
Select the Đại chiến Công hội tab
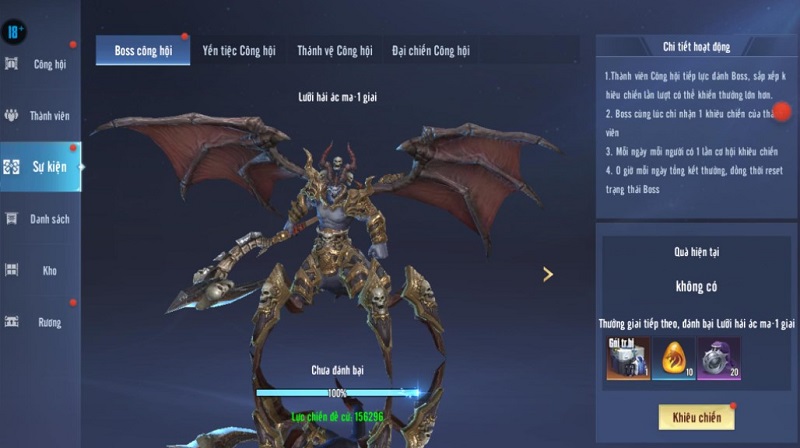coord(430,51)
